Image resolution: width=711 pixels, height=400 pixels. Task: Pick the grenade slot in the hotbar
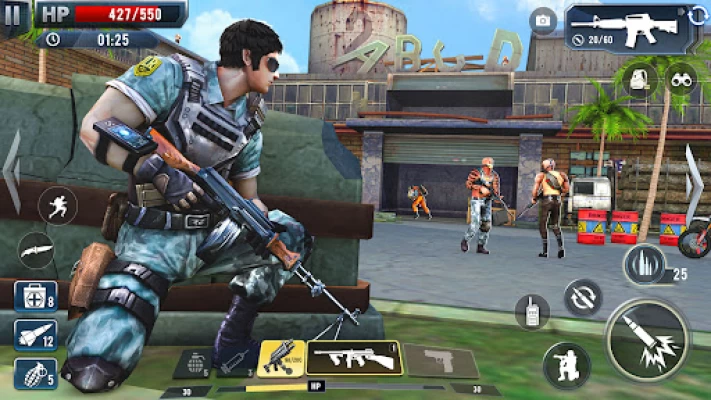192,362
